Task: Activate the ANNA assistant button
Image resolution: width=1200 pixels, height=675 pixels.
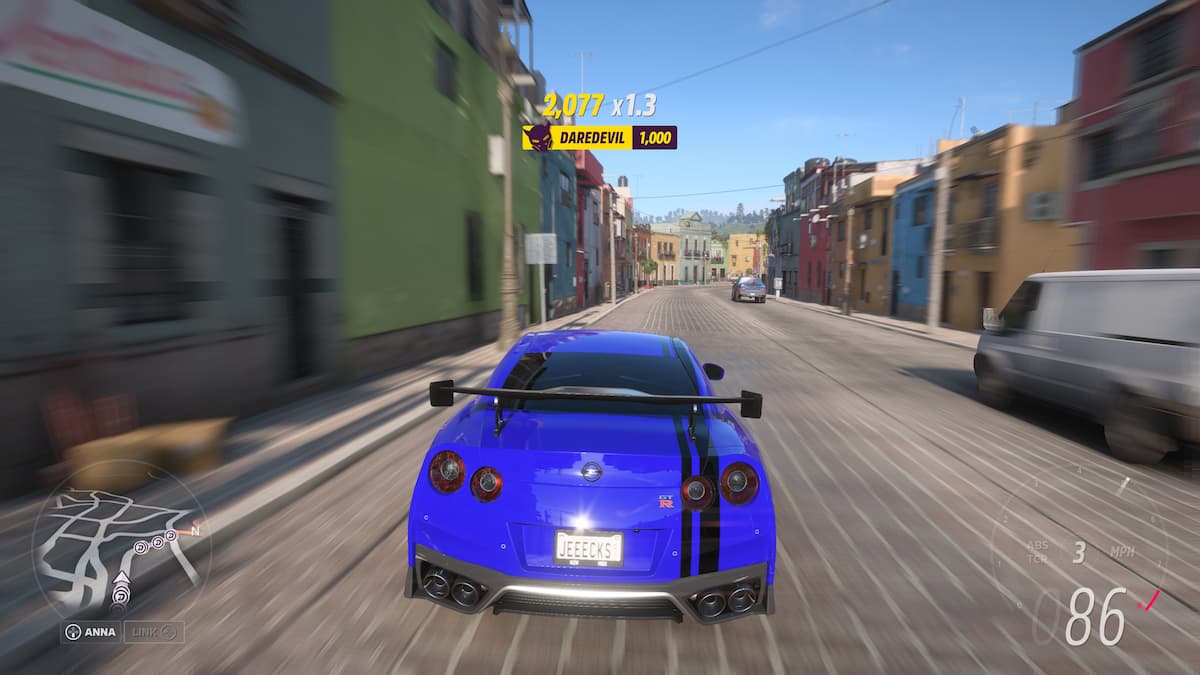Action: tap(90, 632)
